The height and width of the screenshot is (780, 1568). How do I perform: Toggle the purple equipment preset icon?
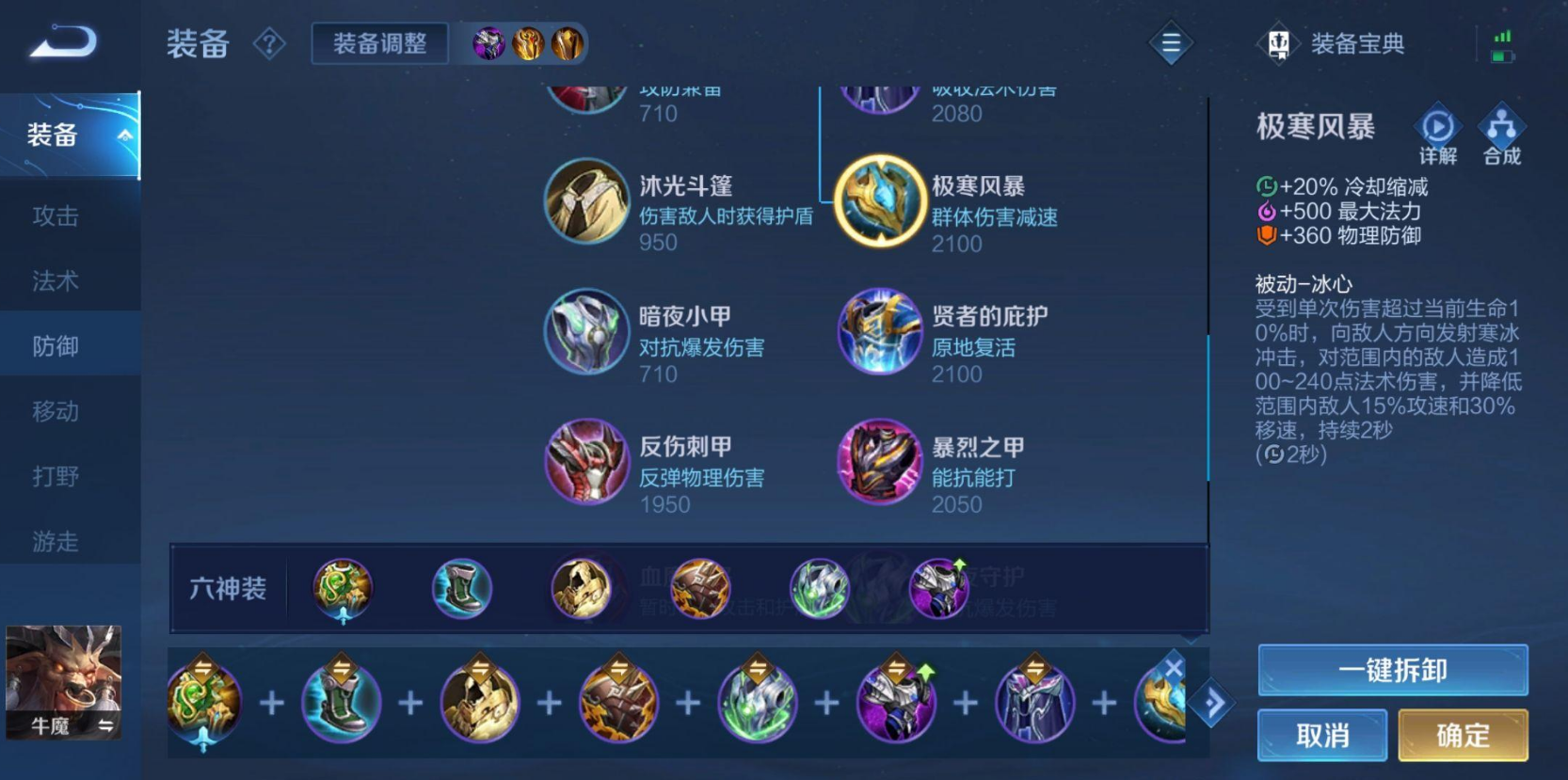pyautogui.click(x=488, y=45)
